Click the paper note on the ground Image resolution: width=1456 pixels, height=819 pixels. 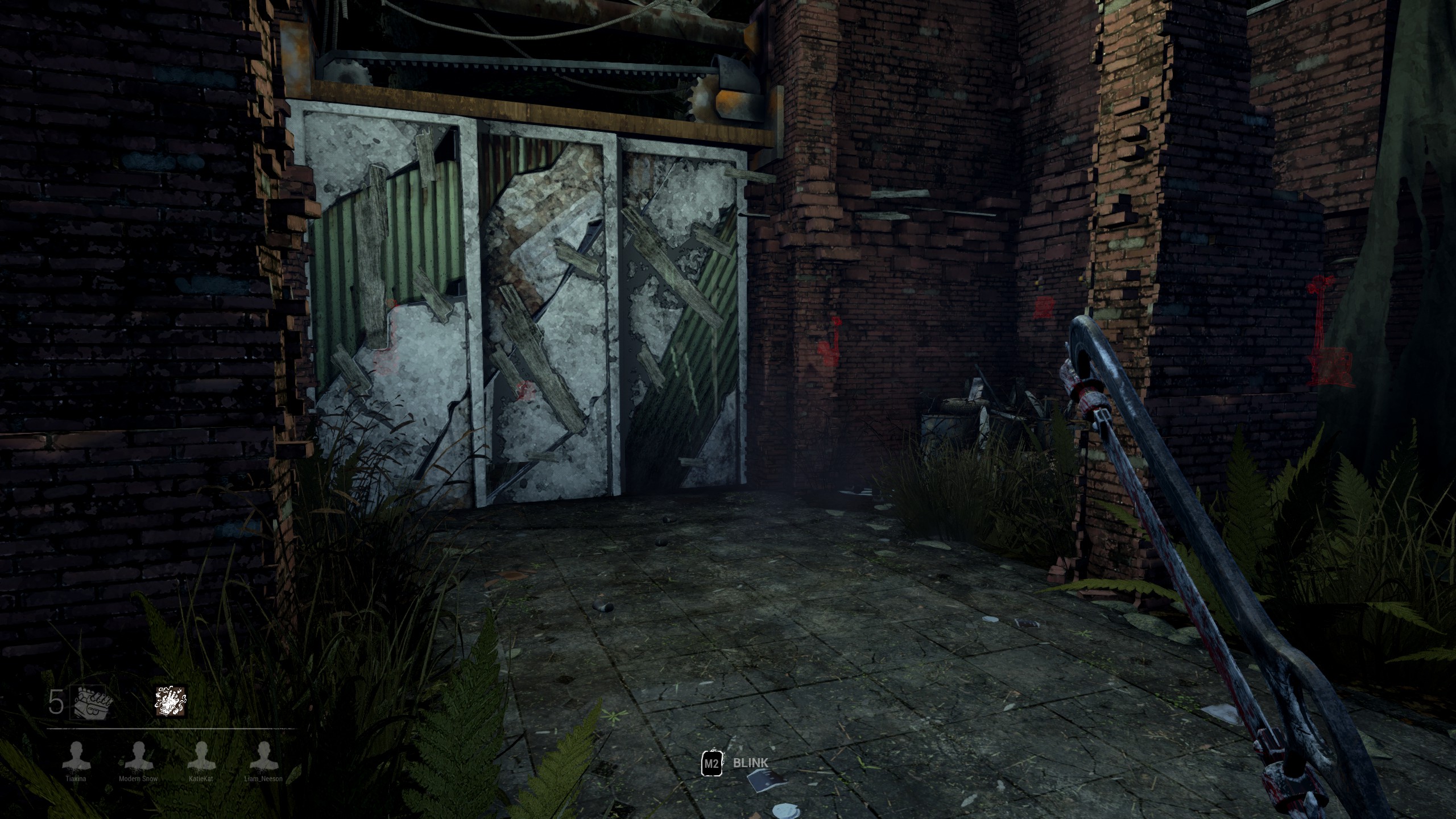click(x=767, y=782)
